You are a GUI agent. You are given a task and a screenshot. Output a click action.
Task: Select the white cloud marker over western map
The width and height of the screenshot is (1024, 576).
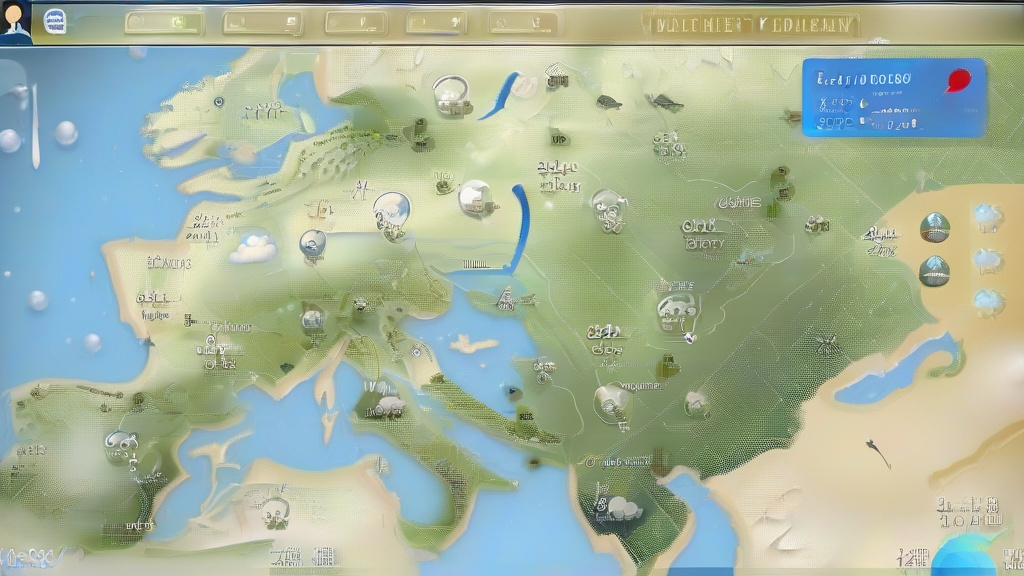[x=253, y=246]
